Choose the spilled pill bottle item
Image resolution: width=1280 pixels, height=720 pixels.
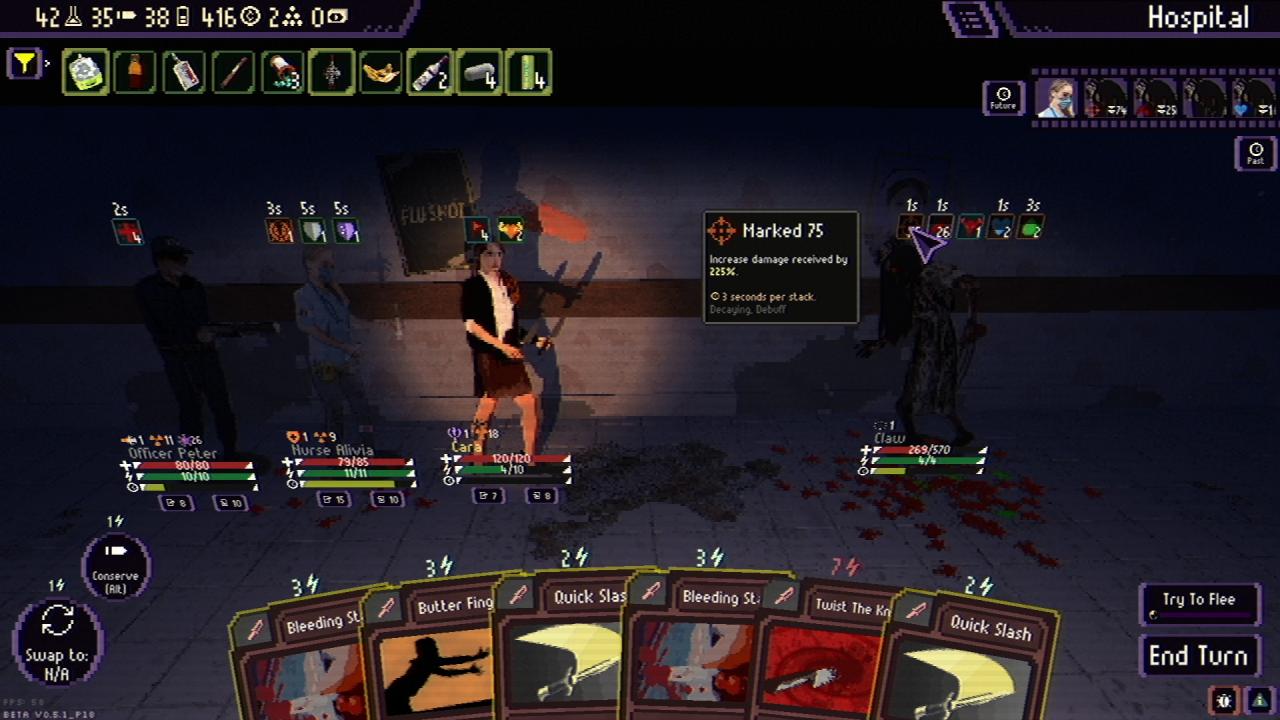click(282, 72)
